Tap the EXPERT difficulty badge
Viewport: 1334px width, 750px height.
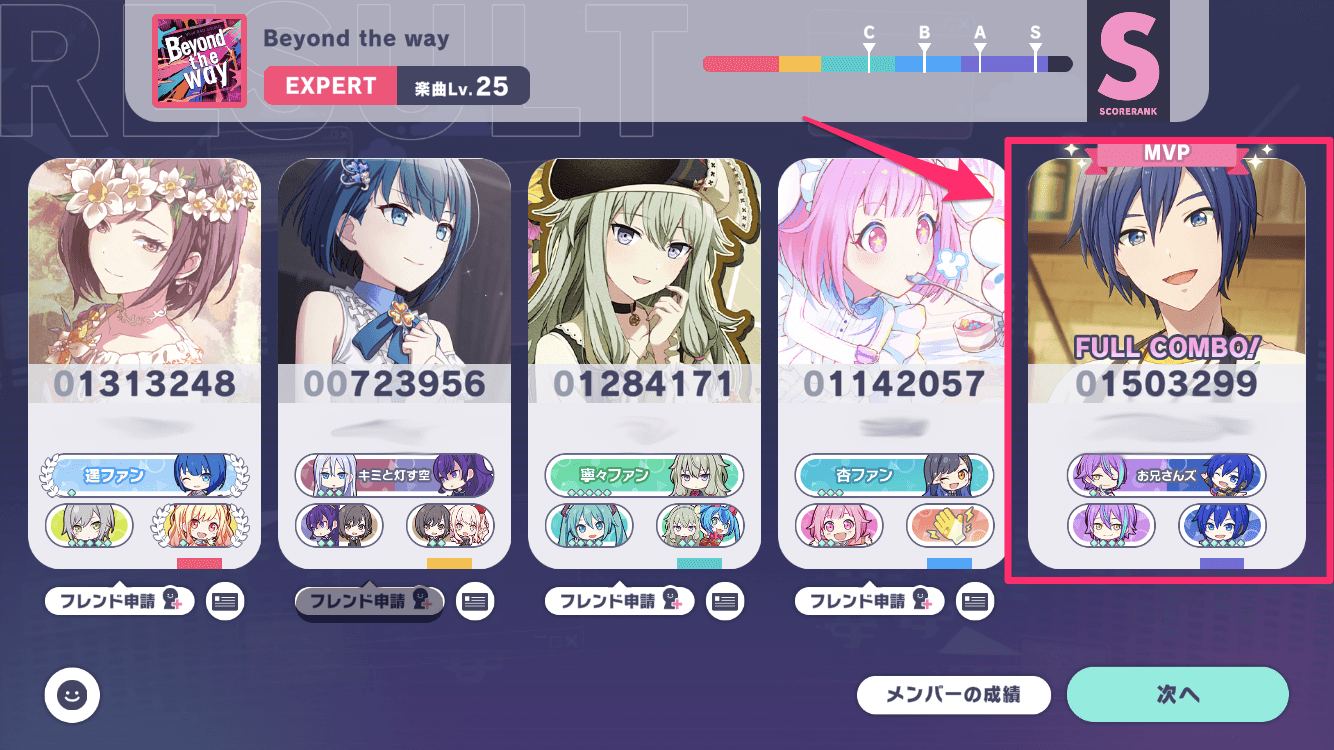(x=330, y=85)
